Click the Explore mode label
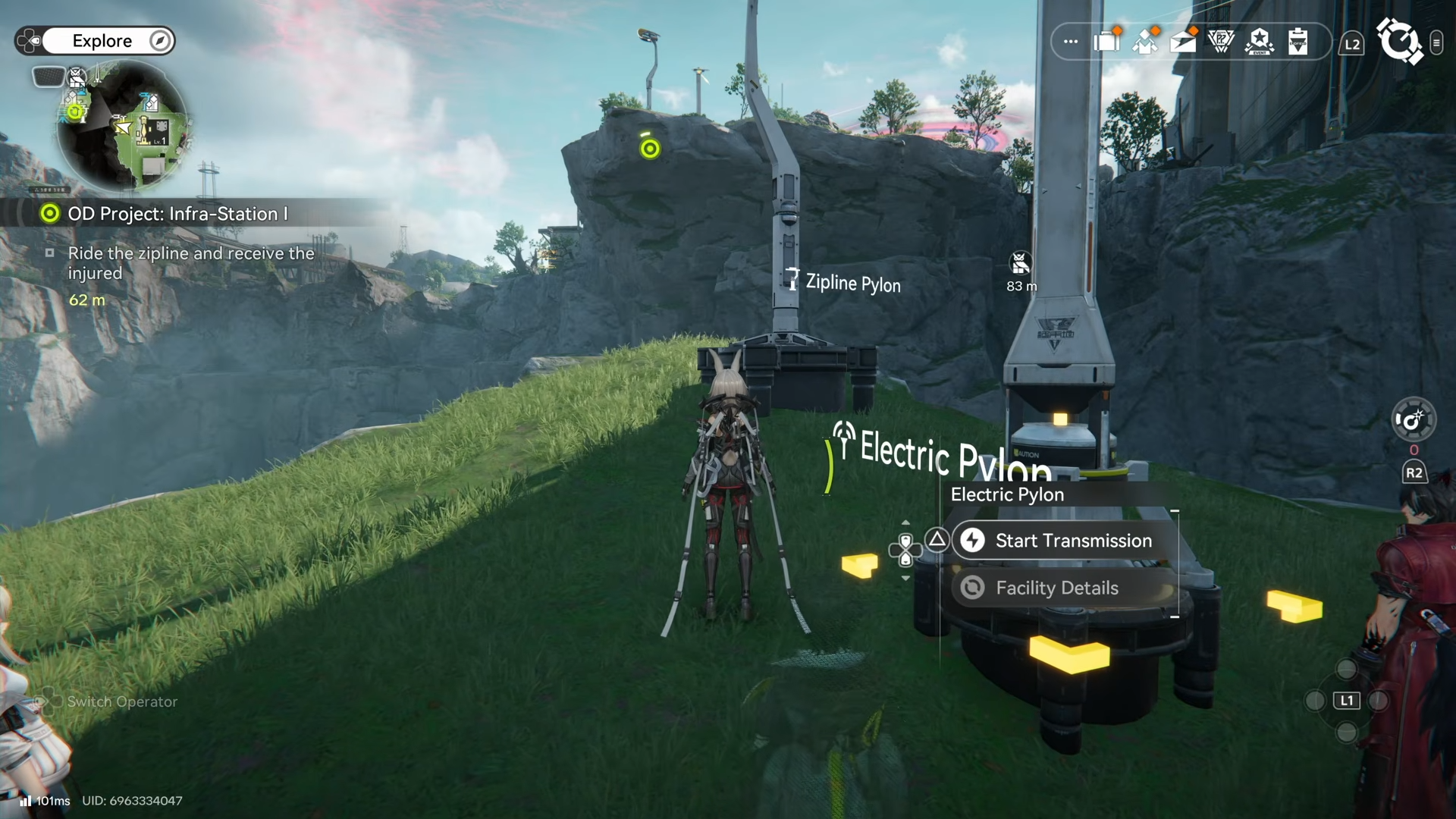 (x=103, y=41)
